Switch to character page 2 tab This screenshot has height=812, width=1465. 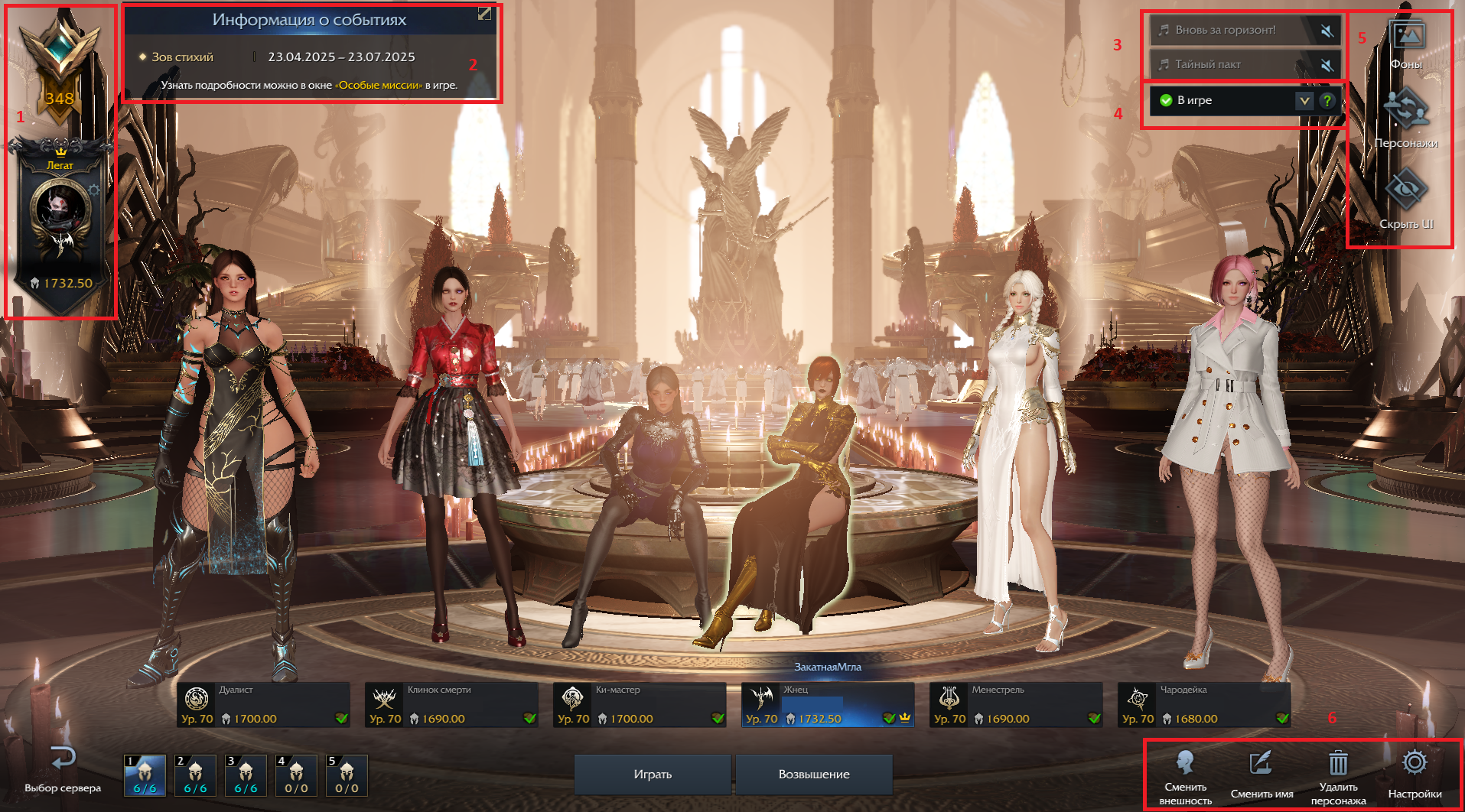pyautogui.click(x=196, y=775)
